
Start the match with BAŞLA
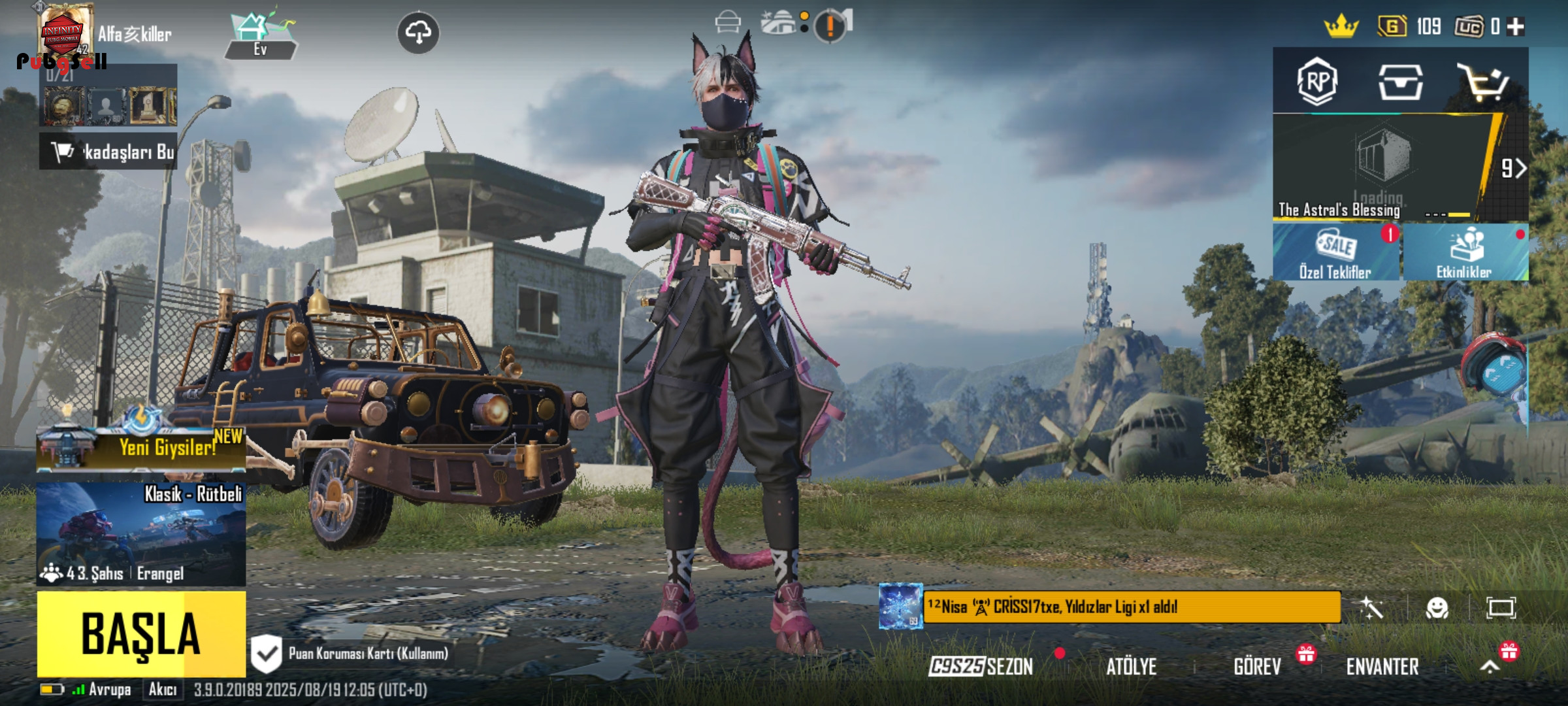[141, 633]
